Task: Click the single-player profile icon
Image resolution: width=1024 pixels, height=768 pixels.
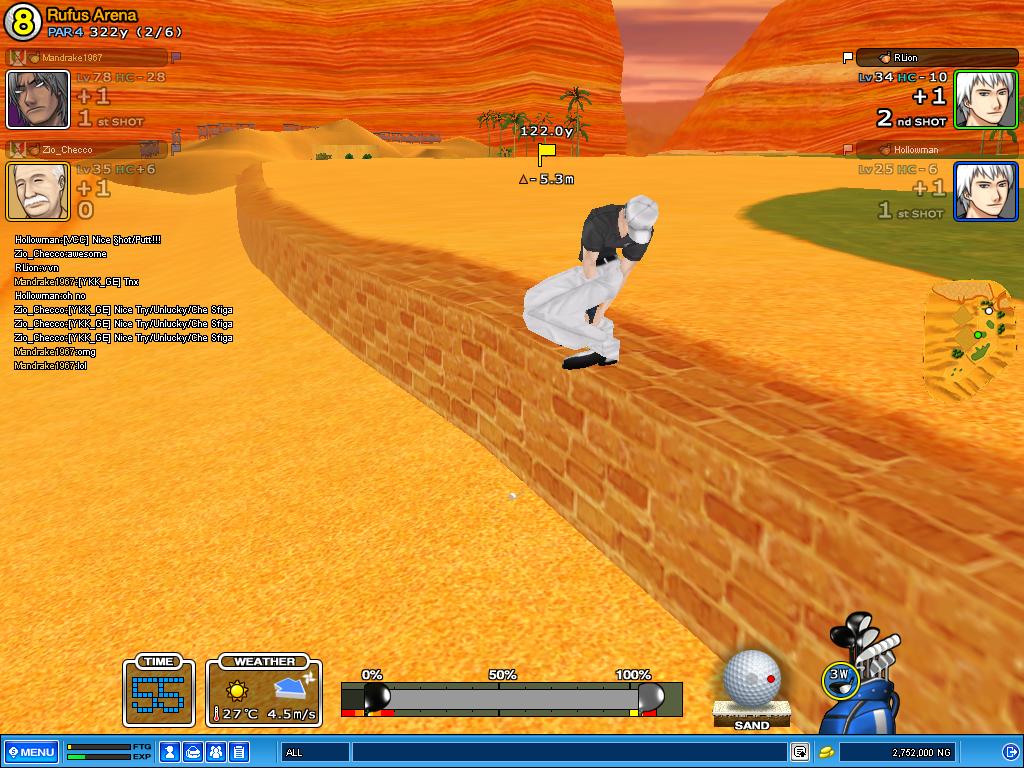Action: pyautogui.click(x=170, y=752)
